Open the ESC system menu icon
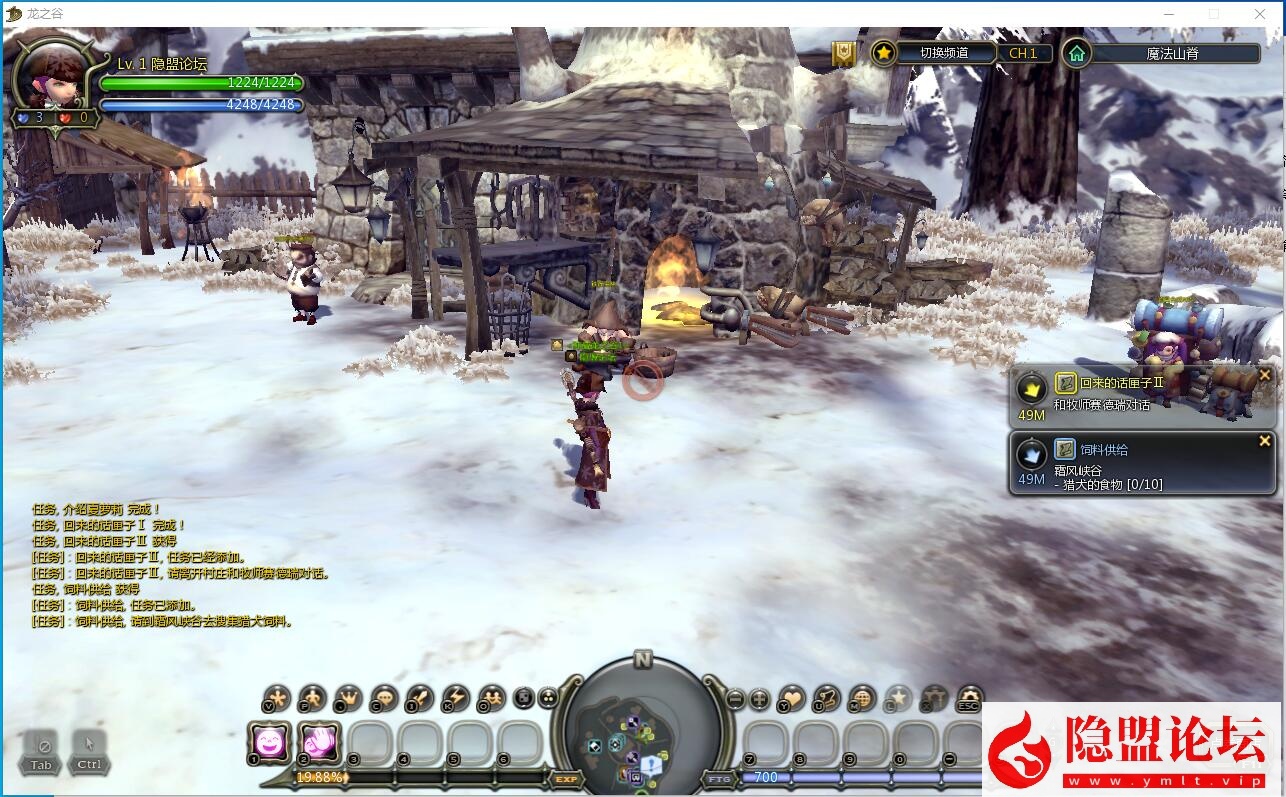This screenshot has width=1286, height=797. 968,699
